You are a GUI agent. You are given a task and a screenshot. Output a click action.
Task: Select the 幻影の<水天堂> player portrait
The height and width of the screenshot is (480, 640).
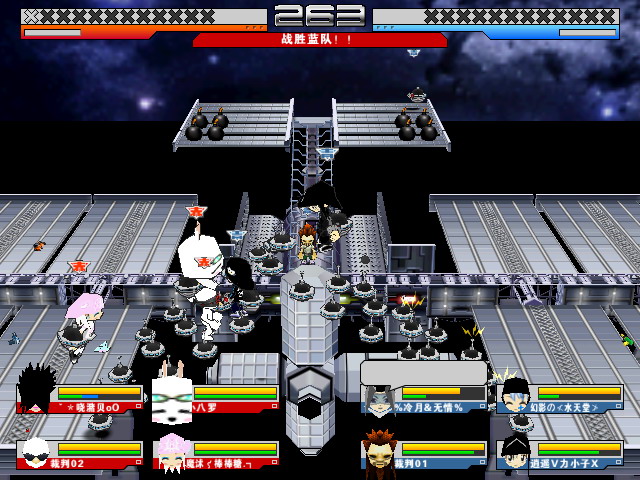click(x=515, y=394)
